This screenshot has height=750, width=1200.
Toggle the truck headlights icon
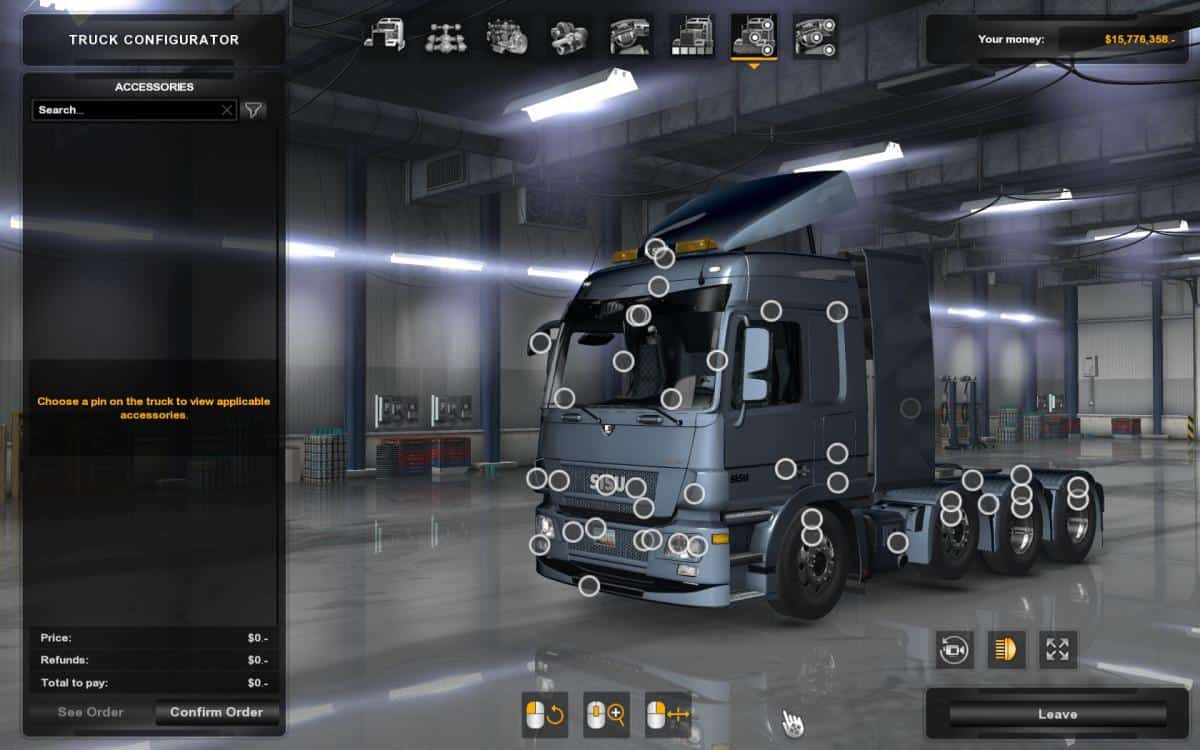(1006, 650)
